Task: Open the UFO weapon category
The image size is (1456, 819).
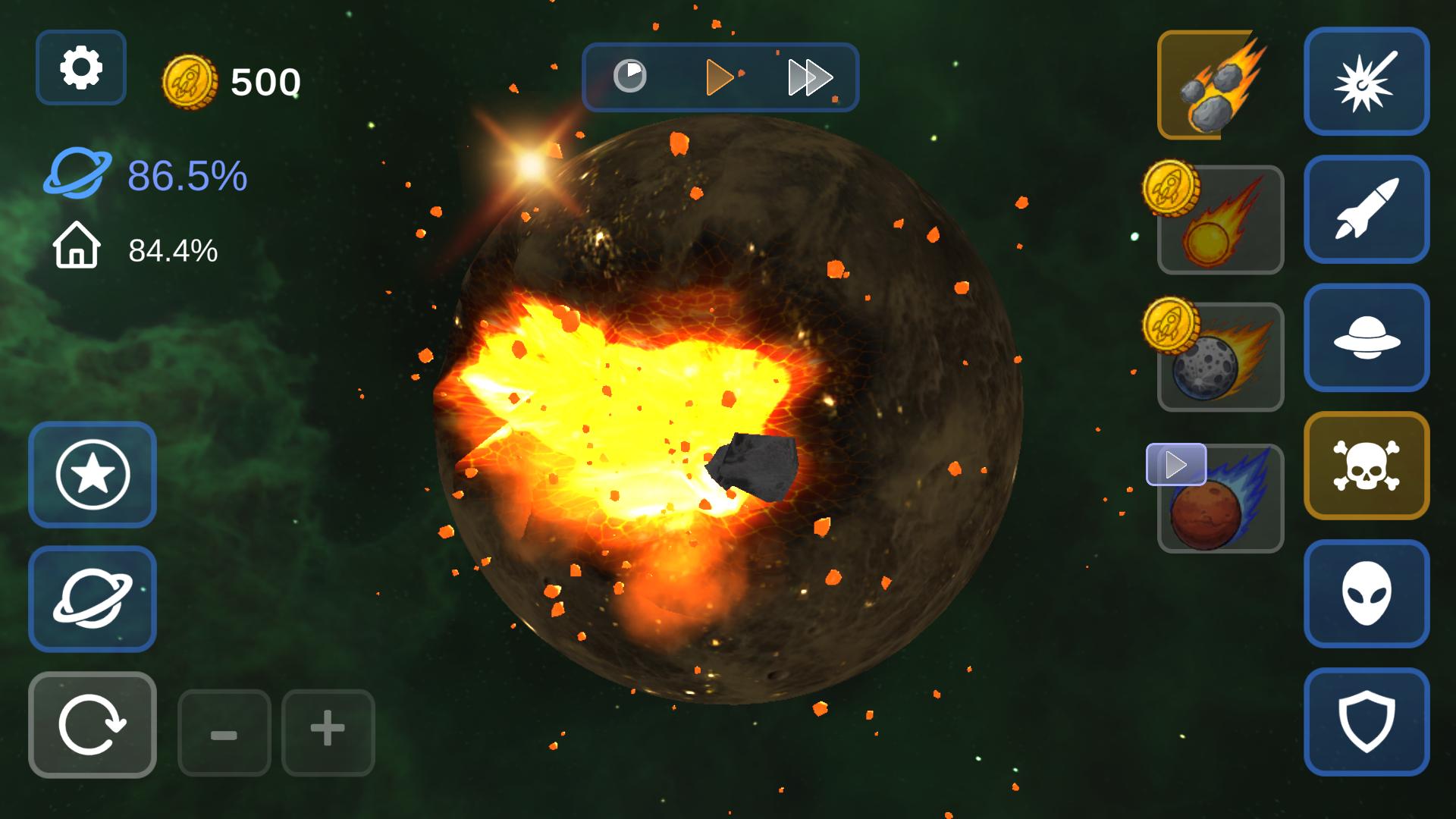Action: 1367,337
